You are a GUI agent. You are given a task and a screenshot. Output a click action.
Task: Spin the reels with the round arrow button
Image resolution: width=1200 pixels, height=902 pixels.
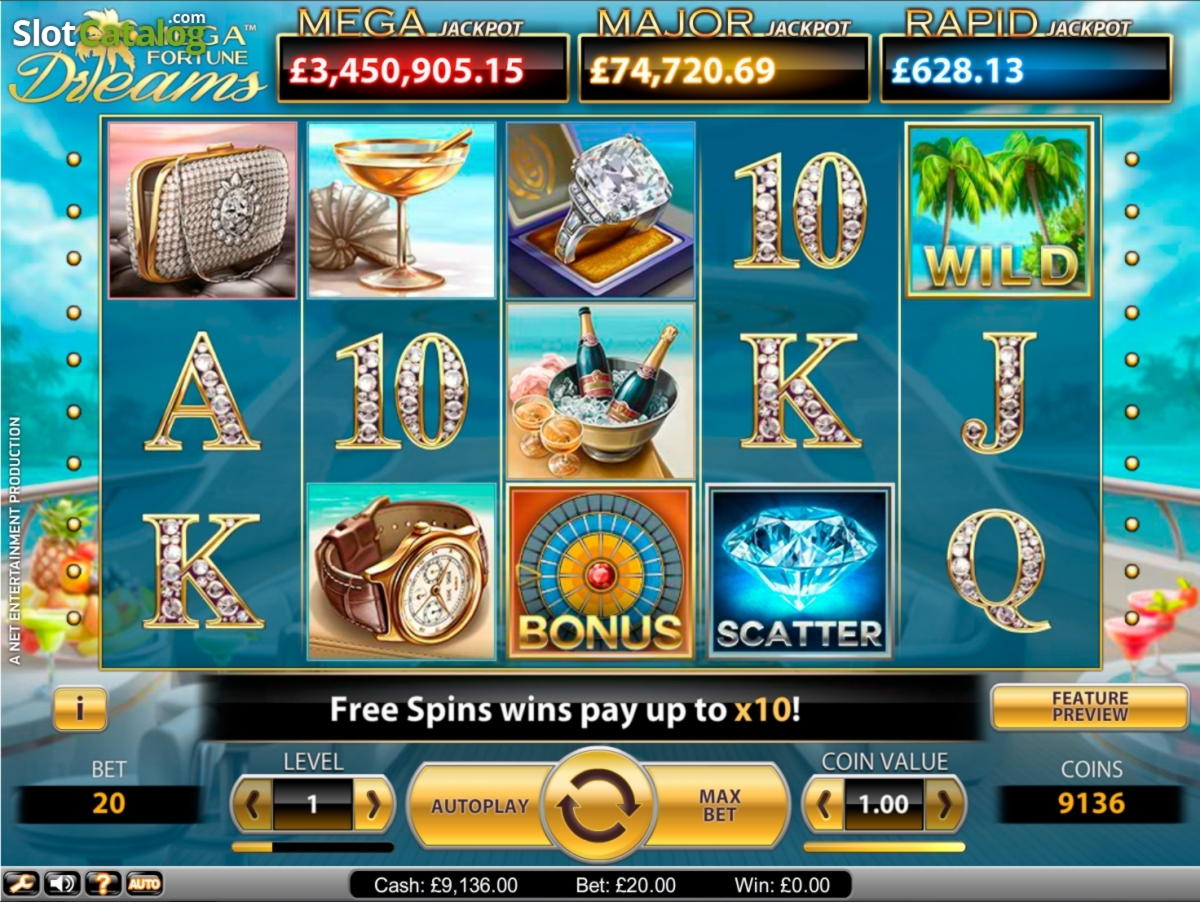598,806
